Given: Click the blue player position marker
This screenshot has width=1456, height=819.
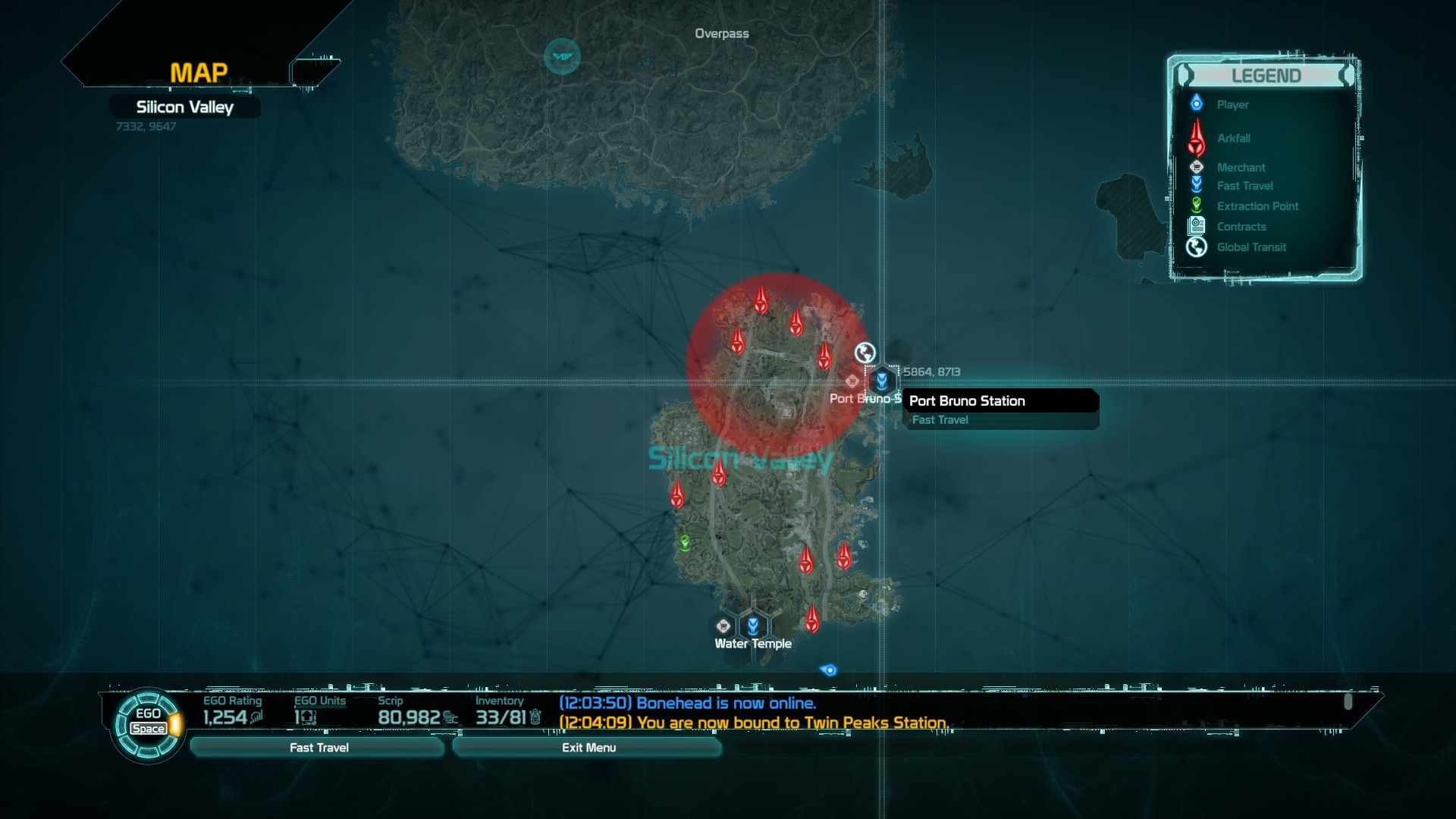Looking at the screenshot, I should point(829,670).
